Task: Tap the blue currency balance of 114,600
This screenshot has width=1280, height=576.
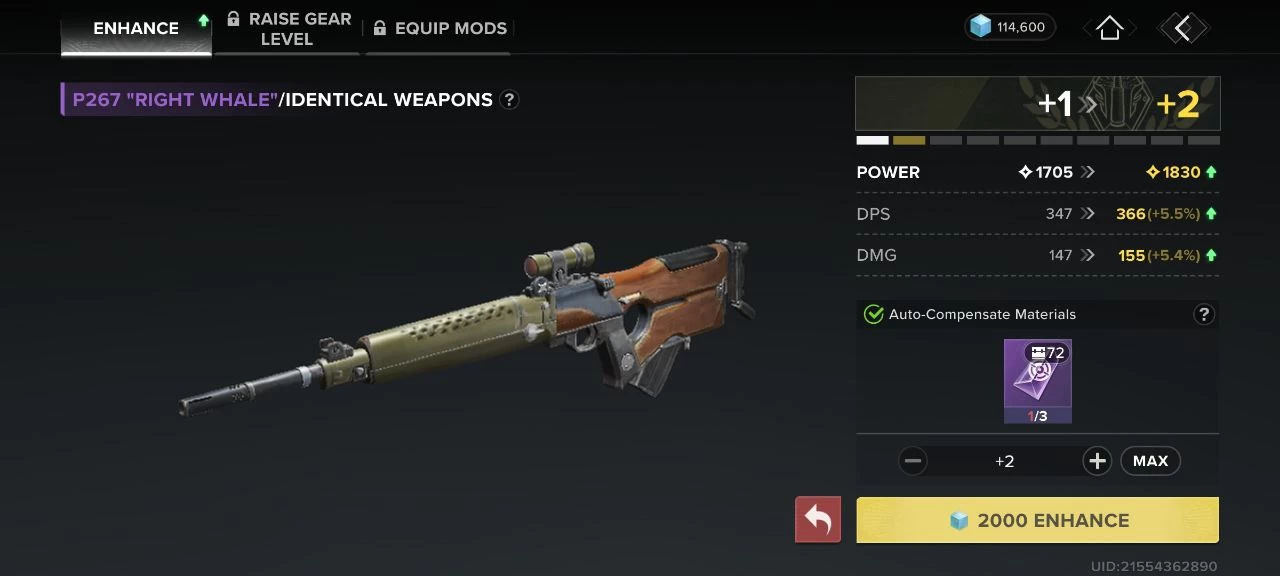Action: (1010, 27)
